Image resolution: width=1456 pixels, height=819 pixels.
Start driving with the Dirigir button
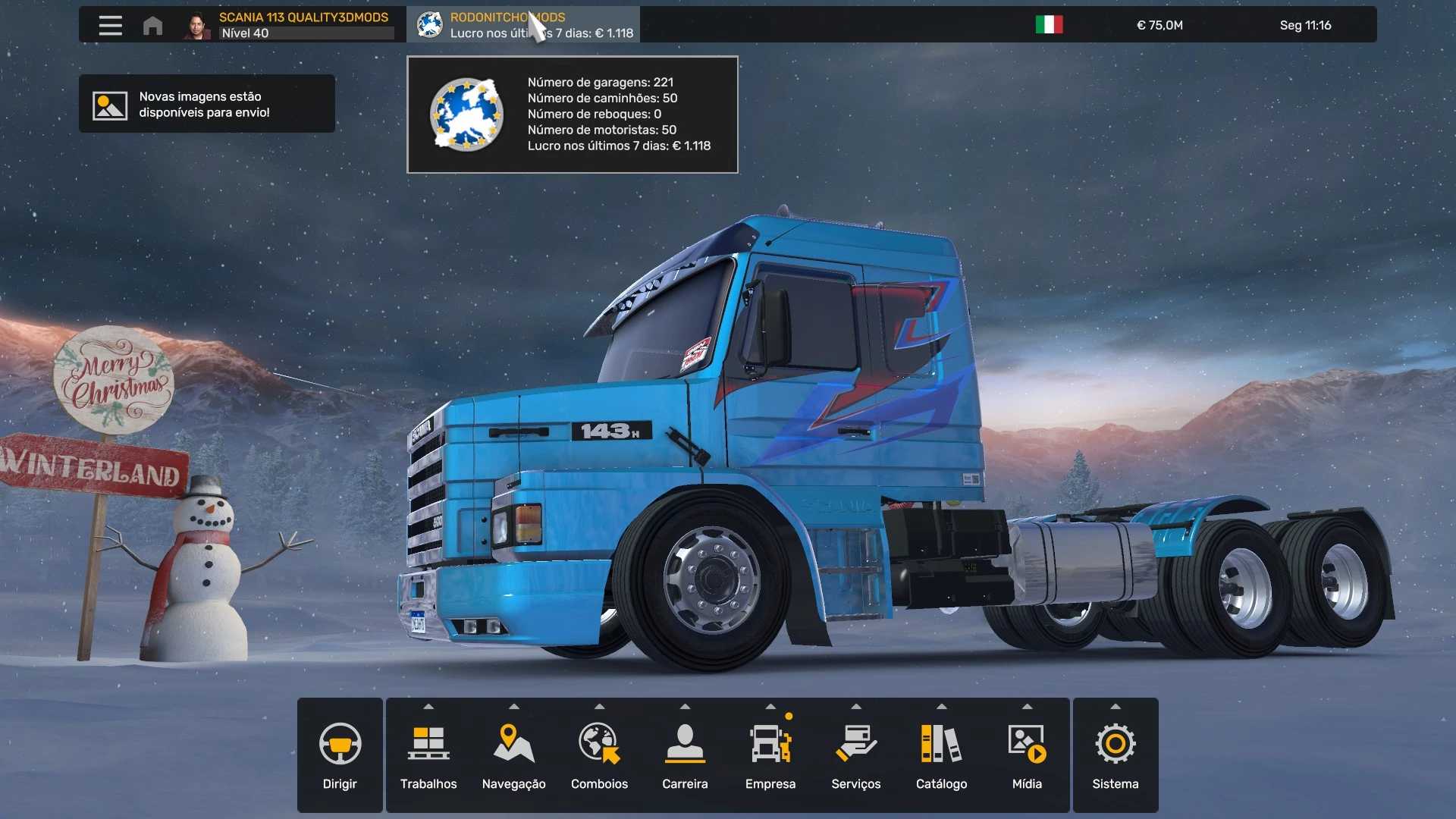340,755
